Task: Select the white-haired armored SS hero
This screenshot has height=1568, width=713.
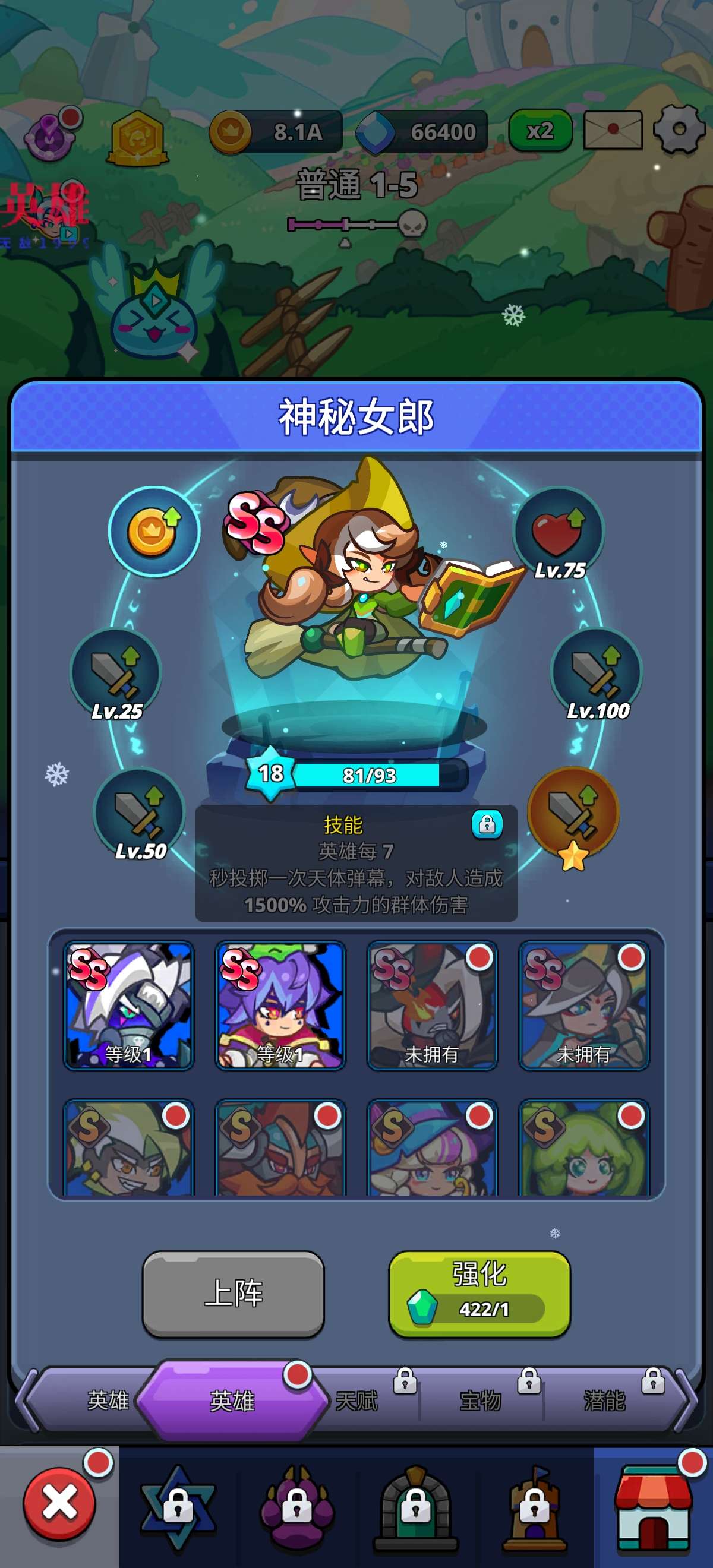Action: click(x=128, y=1005)
